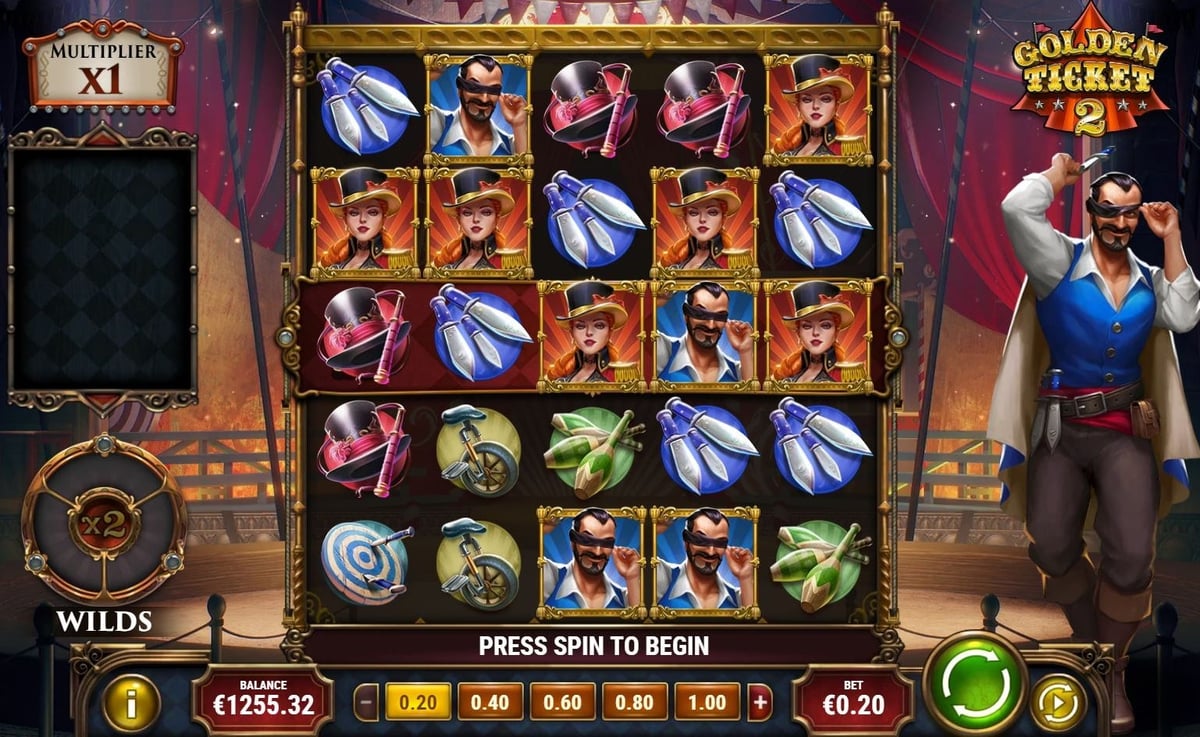This screenshot has width=1200, height=737.
Task: Open the autoplay settings button
Action: pyautogui.click(x=1057, y=702)
